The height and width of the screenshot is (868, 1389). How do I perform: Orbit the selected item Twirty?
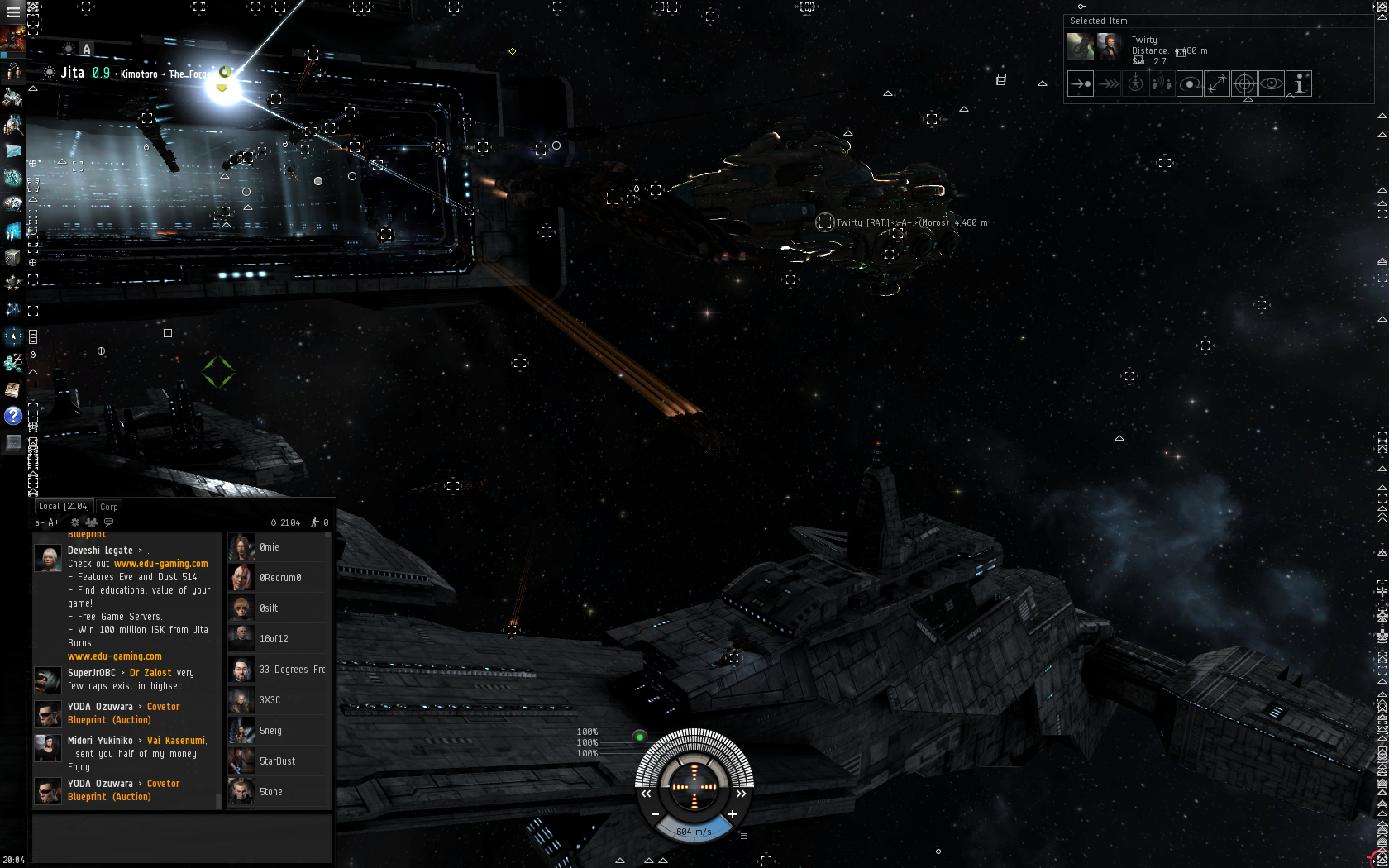pyautogui.click(x=1190, y=83)
